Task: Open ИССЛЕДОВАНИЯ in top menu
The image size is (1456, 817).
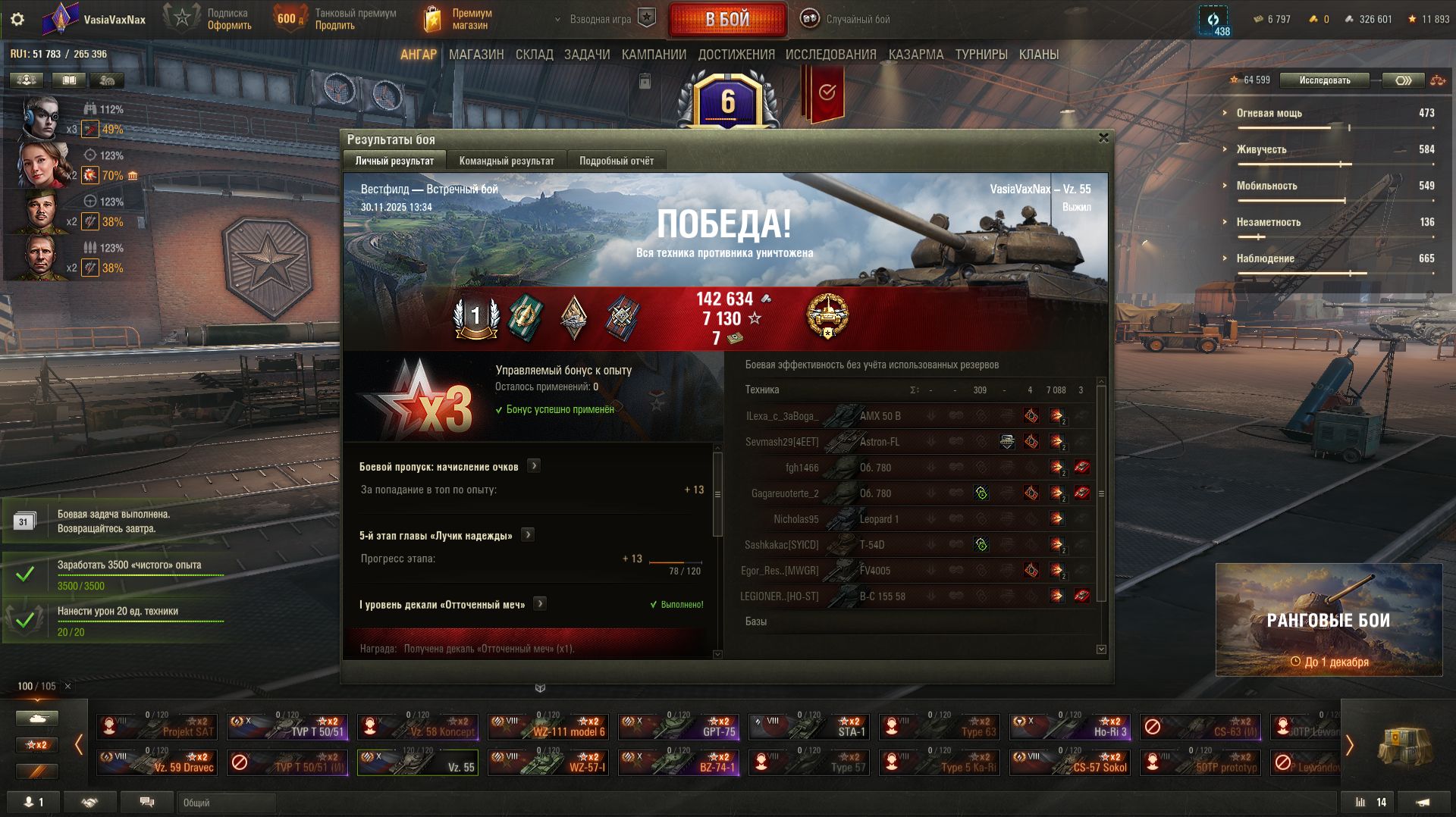Action: point(830,55)
